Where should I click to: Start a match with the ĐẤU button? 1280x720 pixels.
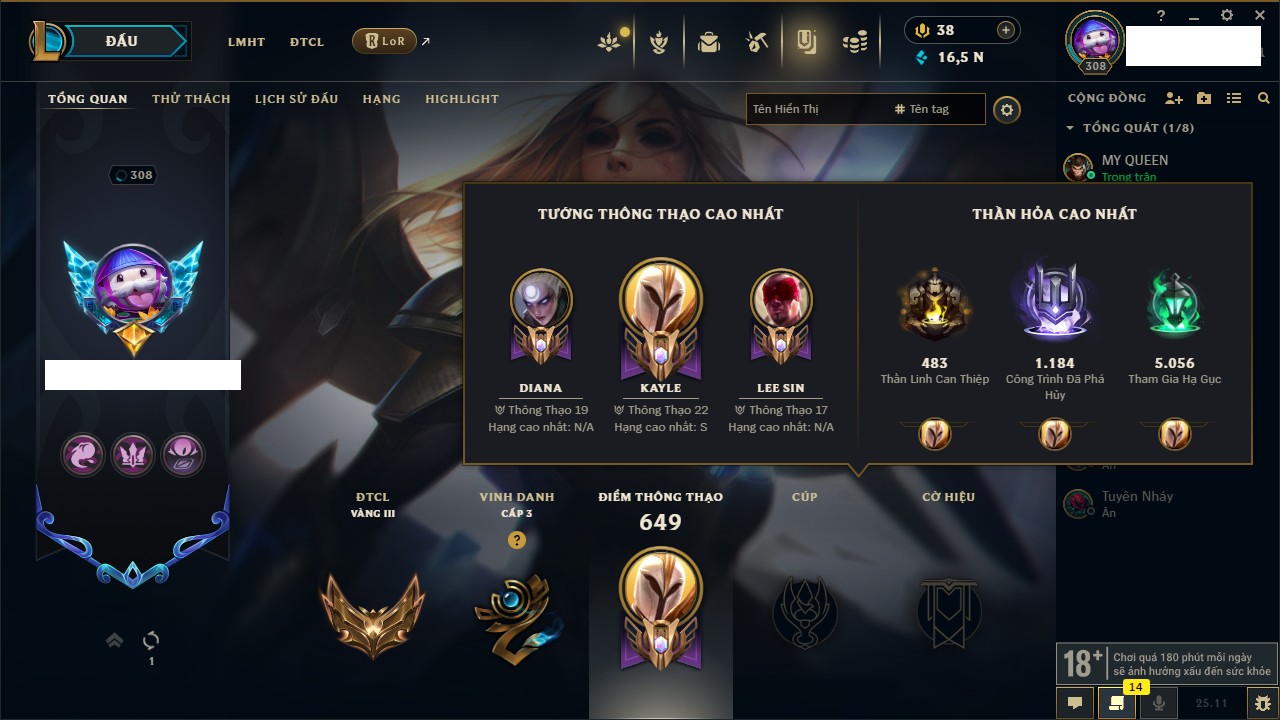pyautogui.click(x=122, y=41)
